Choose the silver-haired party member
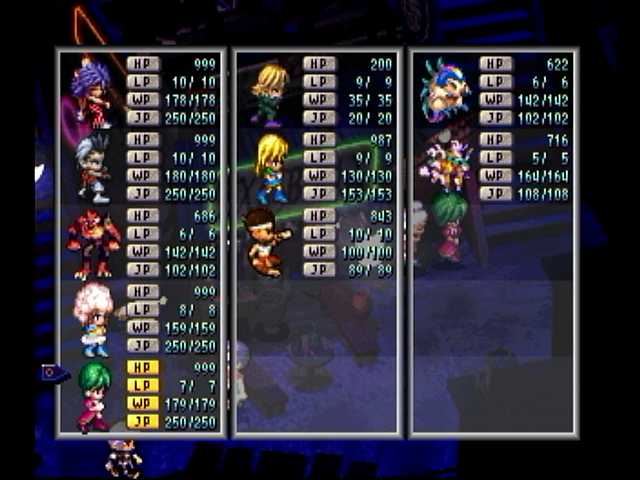 pos(93,169)
